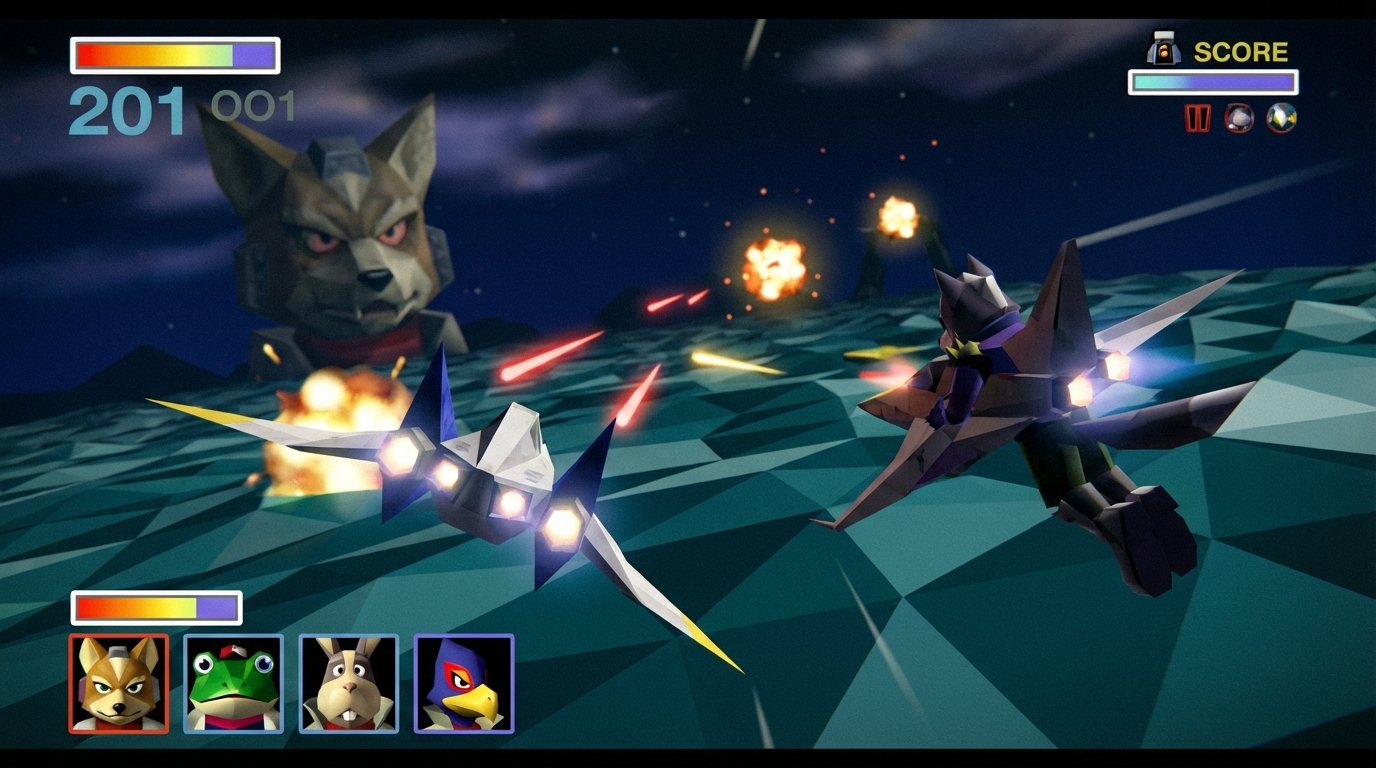
Task: Click the bottom-left boost gauge bar
Action: (x=155, y=605)
